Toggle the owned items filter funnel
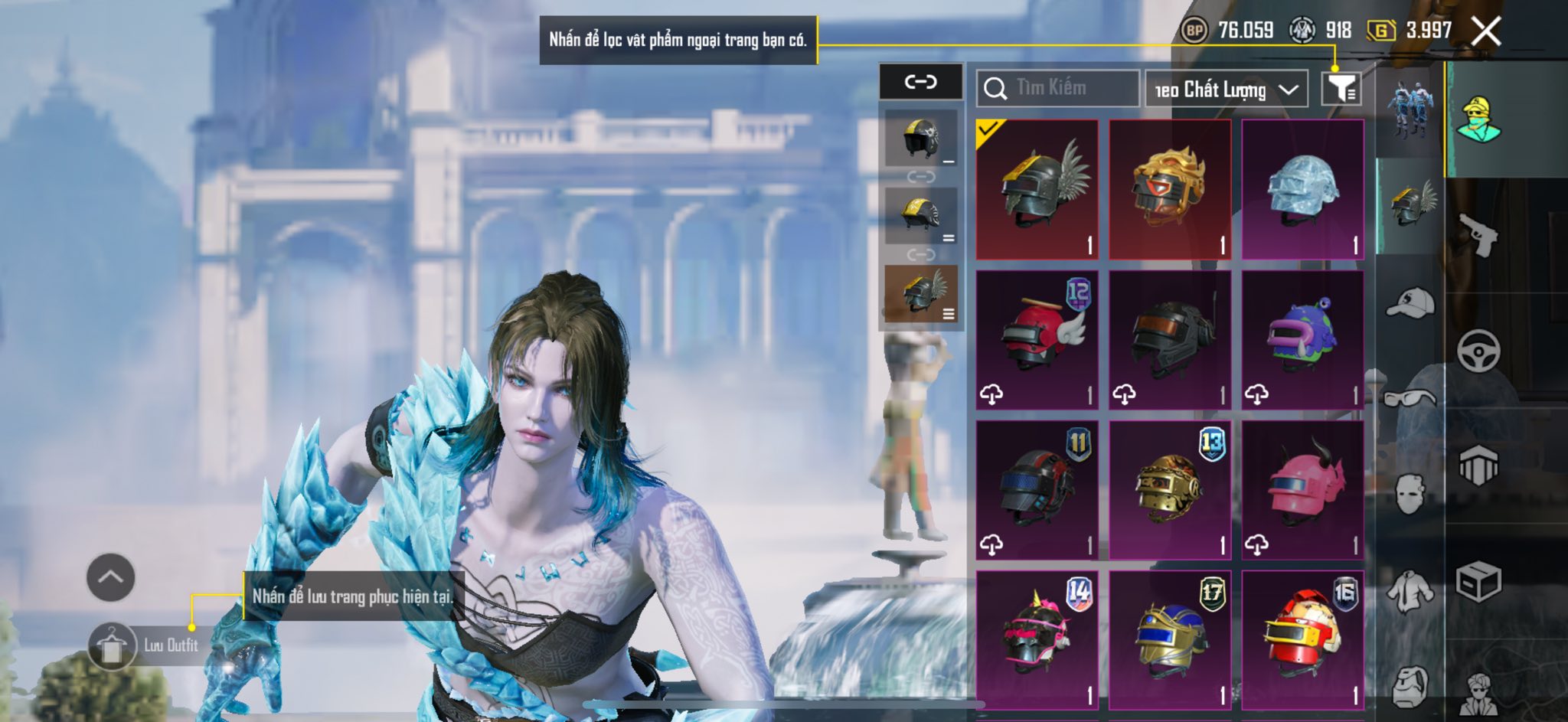Screen dimensions: 1568x722 click(x=1341, y=89)
